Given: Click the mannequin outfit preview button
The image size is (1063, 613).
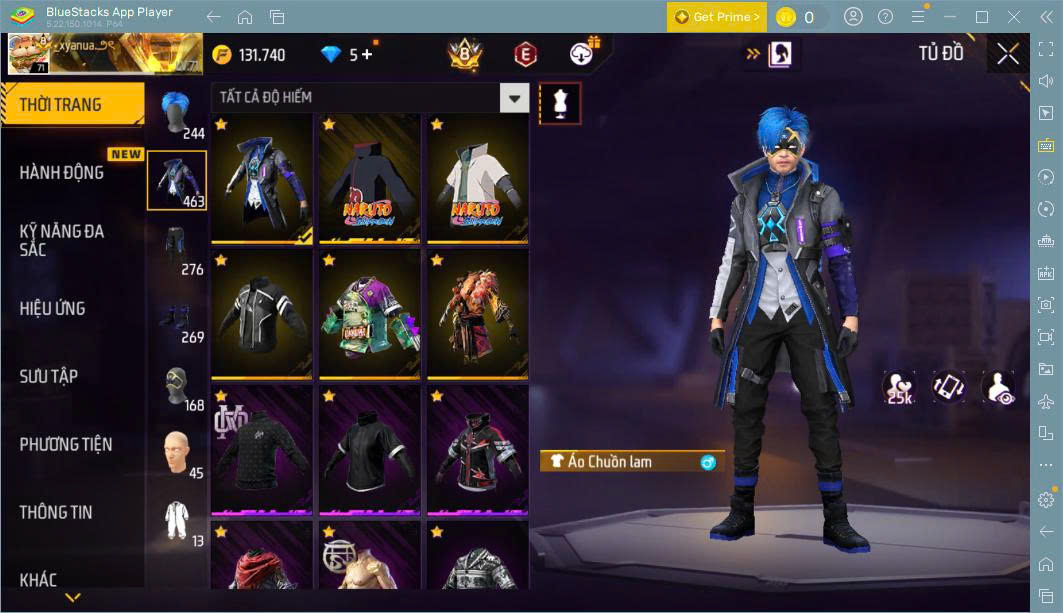Looking at the screenshot, I should point(560,103).
